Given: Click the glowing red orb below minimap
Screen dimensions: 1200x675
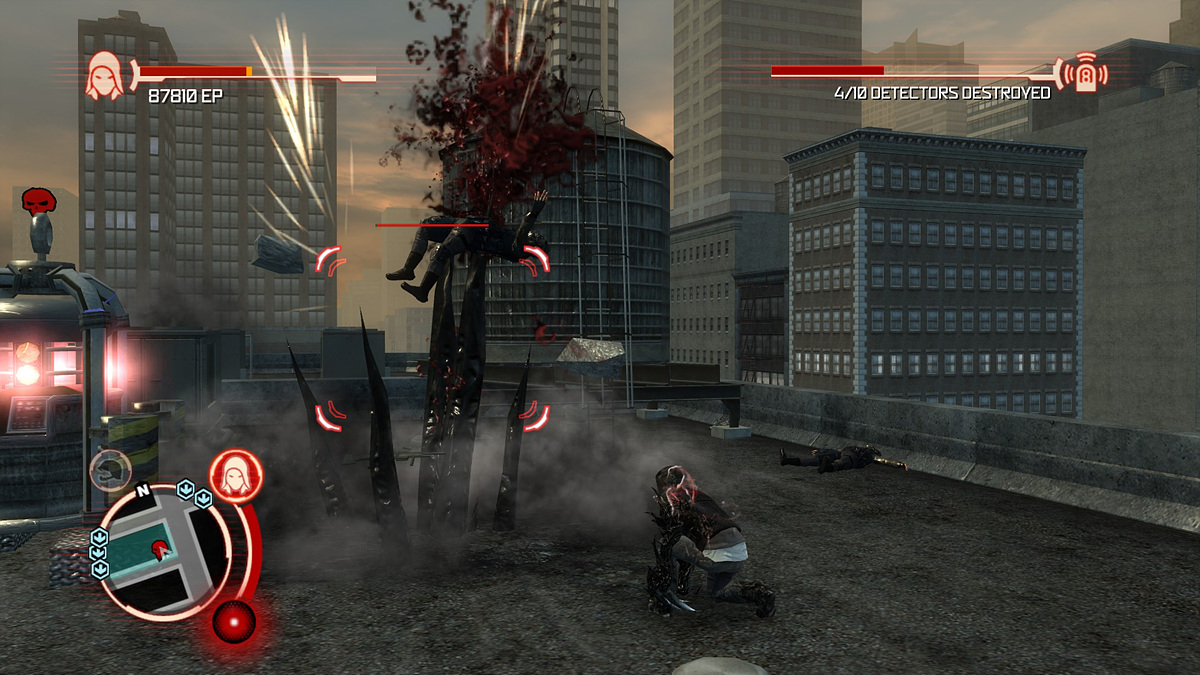Looking at the screenshot, I should (234, 621).
